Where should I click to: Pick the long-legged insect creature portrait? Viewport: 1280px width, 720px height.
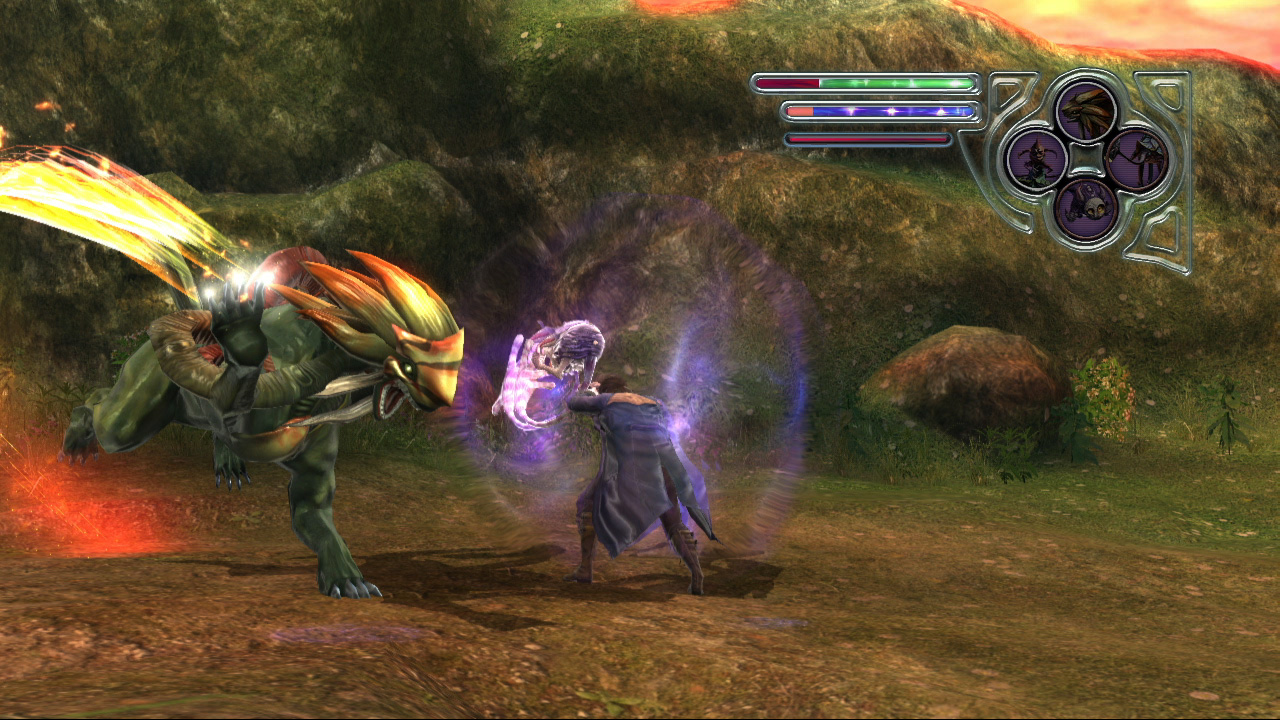[x=1137, y=159]
